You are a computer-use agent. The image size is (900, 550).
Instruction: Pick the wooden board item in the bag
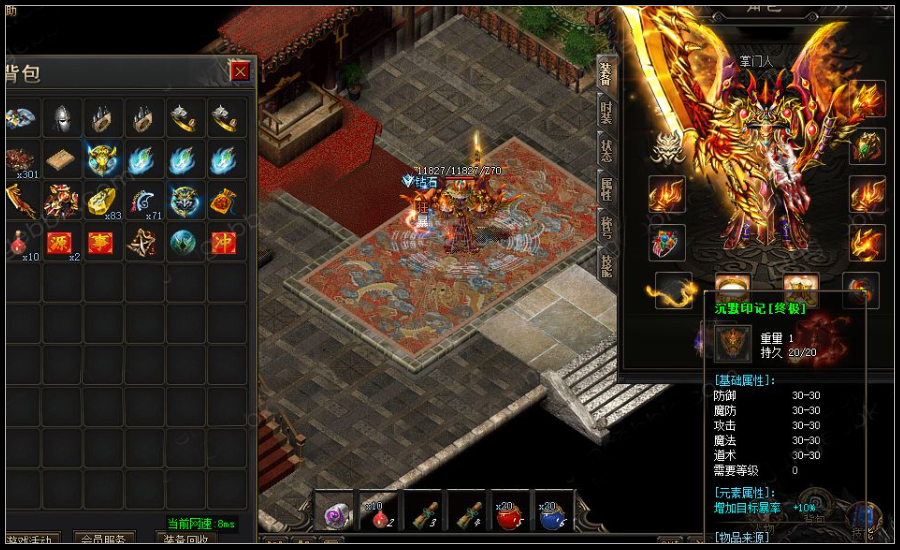(x=62, y=160)
